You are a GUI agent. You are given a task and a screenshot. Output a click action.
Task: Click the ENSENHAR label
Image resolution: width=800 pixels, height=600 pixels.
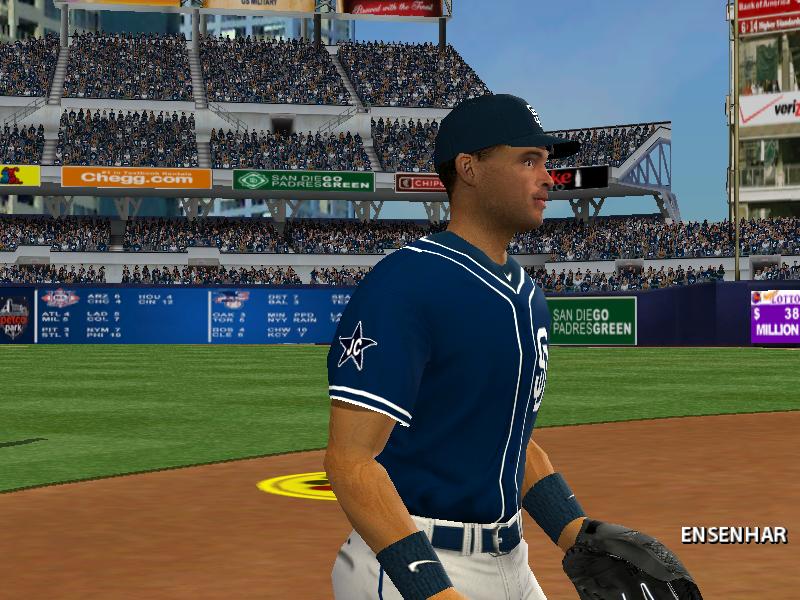733,534
